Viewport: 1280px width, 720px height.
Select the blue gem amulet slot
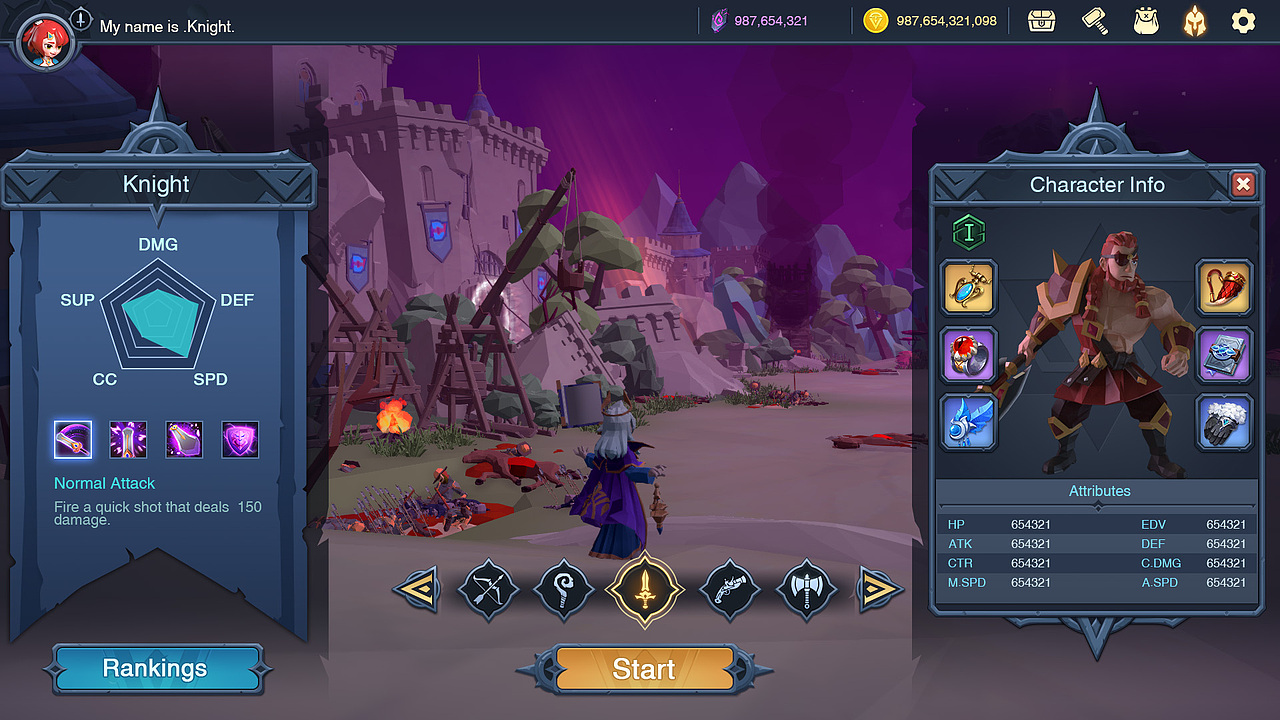[x=969, y=287]
